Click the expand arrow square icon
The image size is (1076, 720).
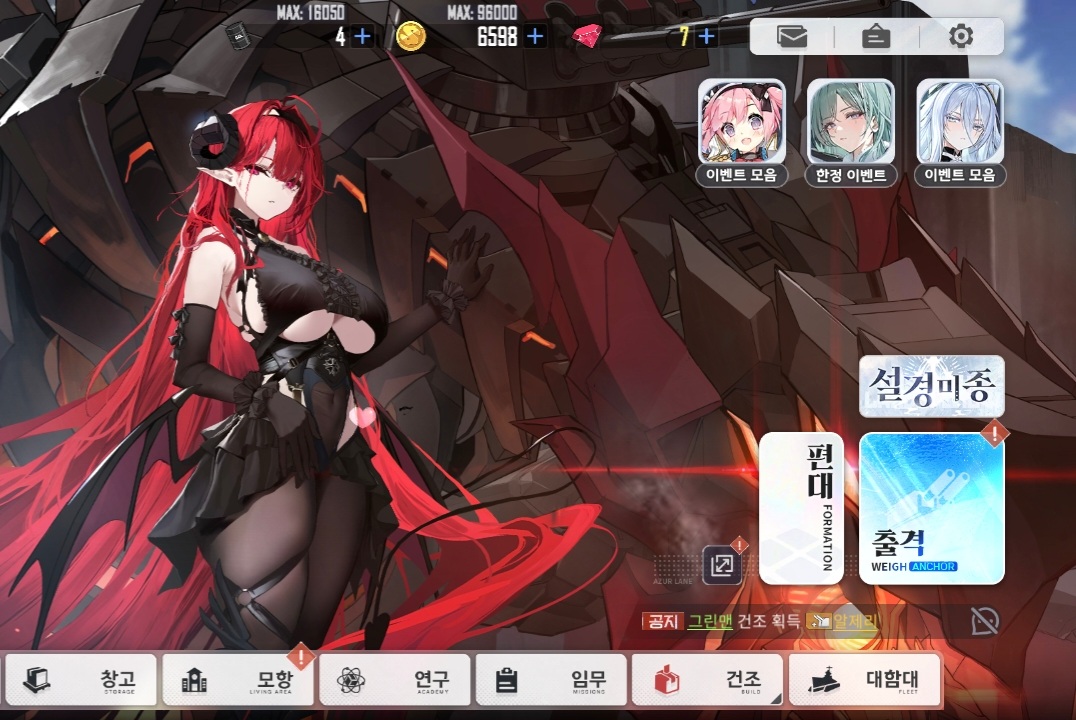coord(721,565)
